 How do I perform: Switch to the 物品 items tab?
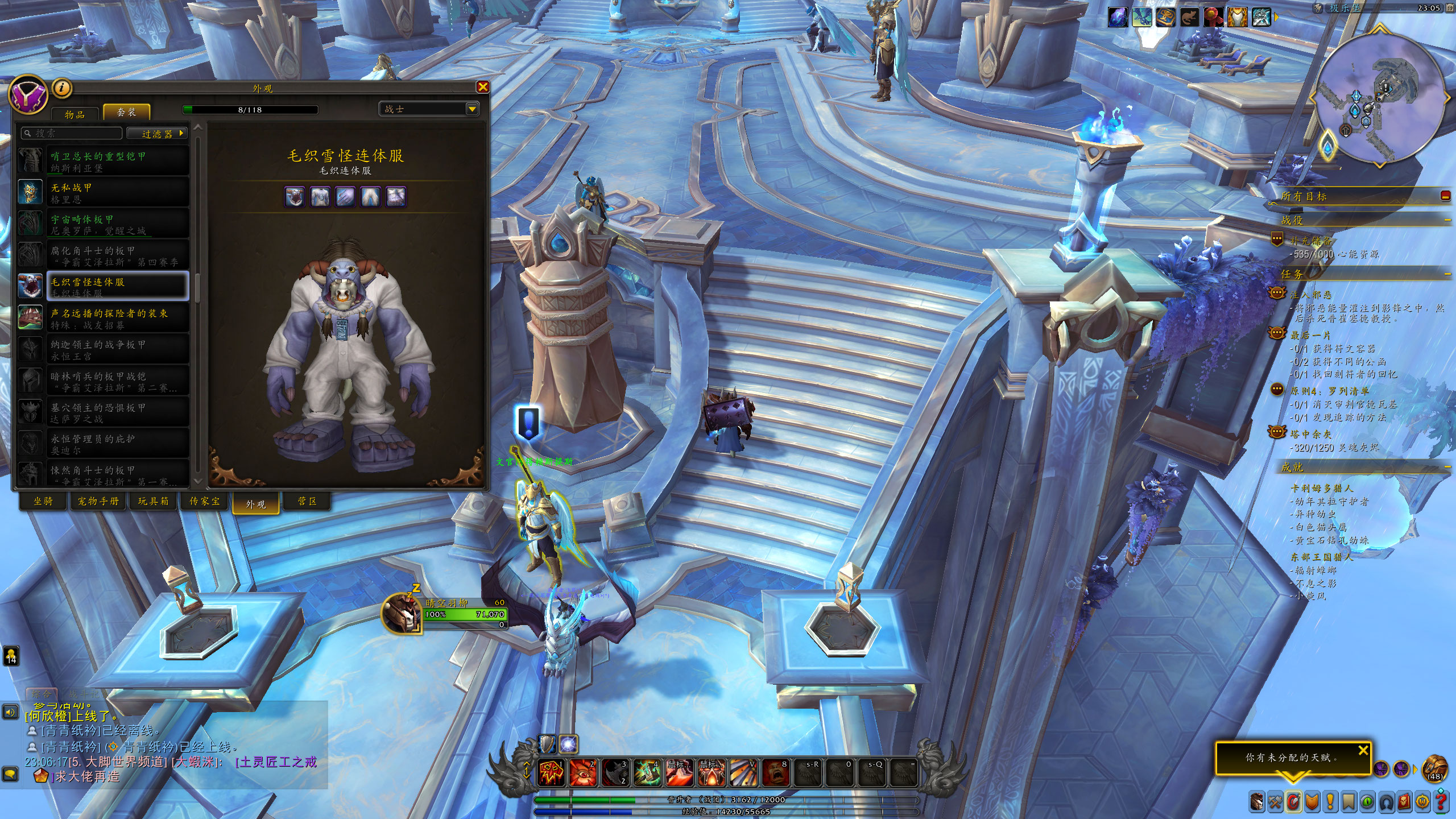(x=75, y=114)
